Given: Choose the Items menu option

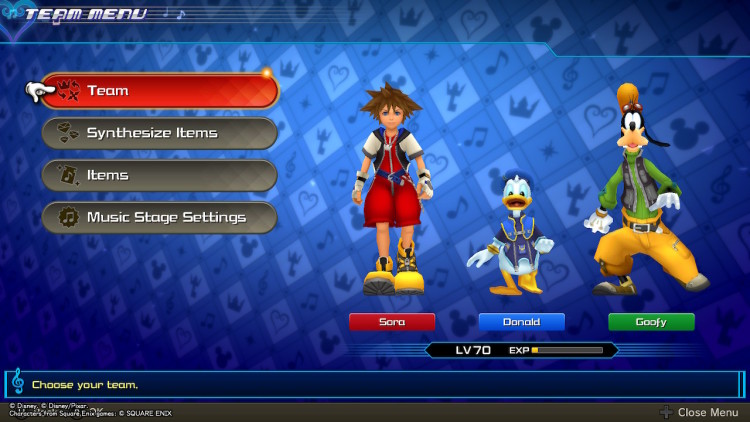Looking at the screenshot, I should 160,175.
